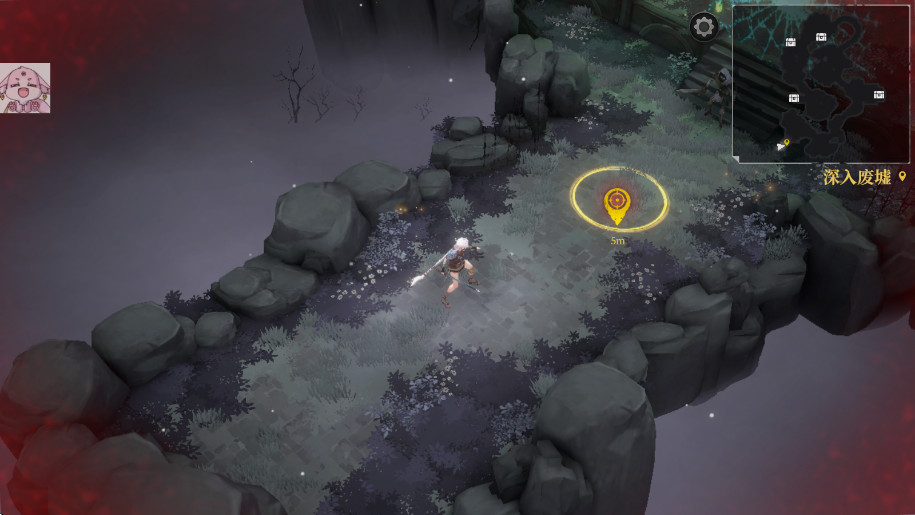
Task: Expand the dungeon minimap
Action: (x=822, y=83)
